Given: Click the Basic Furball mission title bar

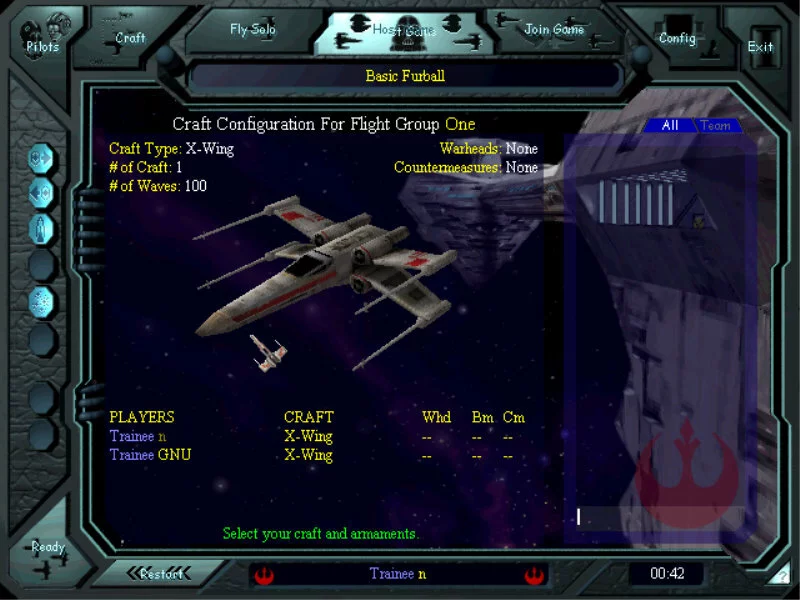Looking at the screenshot, I should [405, 76].
